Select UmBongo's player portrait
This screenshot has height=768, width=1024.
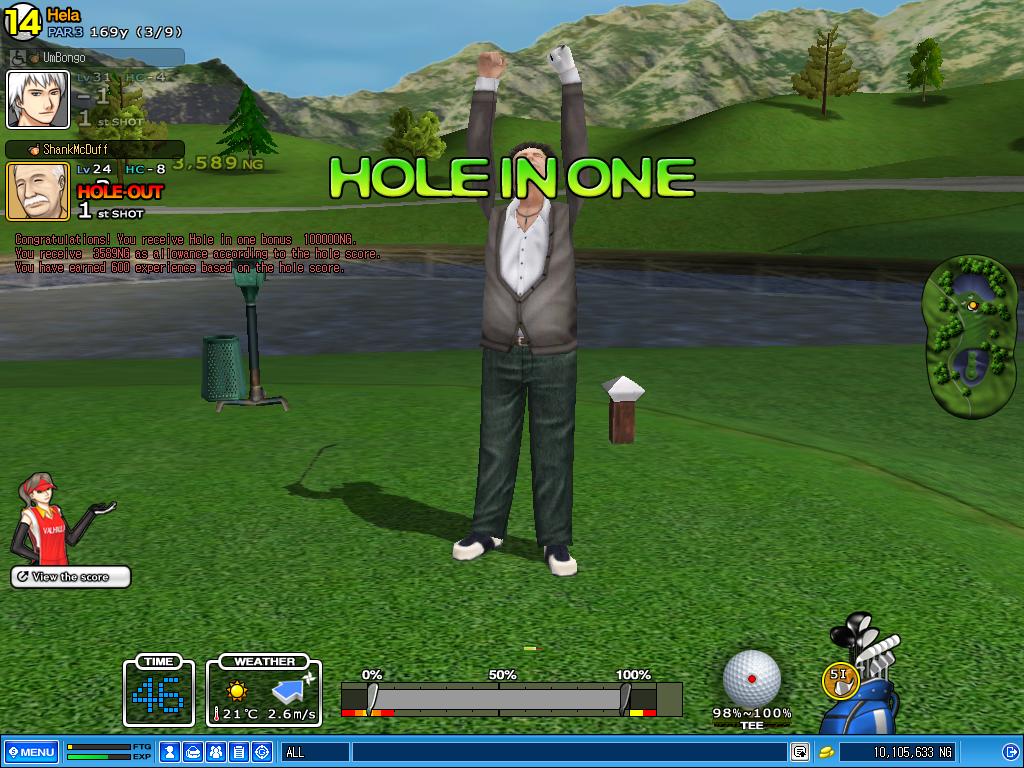[38, 100]
